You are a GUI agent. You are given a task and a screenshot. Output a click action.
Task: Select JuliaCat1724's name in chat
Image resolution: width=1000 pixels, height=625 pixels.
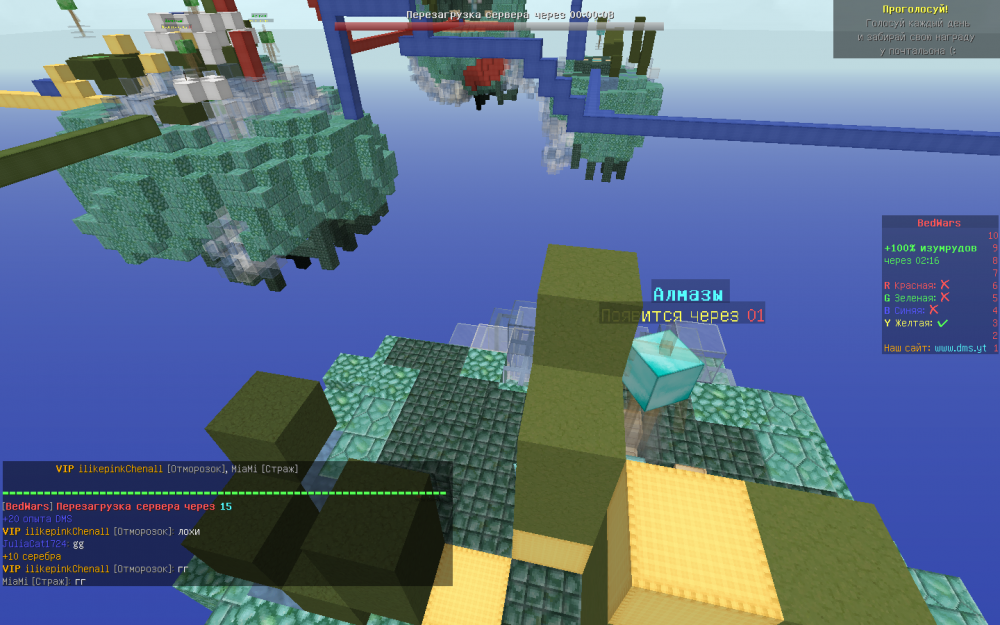(x=35, y=544)
